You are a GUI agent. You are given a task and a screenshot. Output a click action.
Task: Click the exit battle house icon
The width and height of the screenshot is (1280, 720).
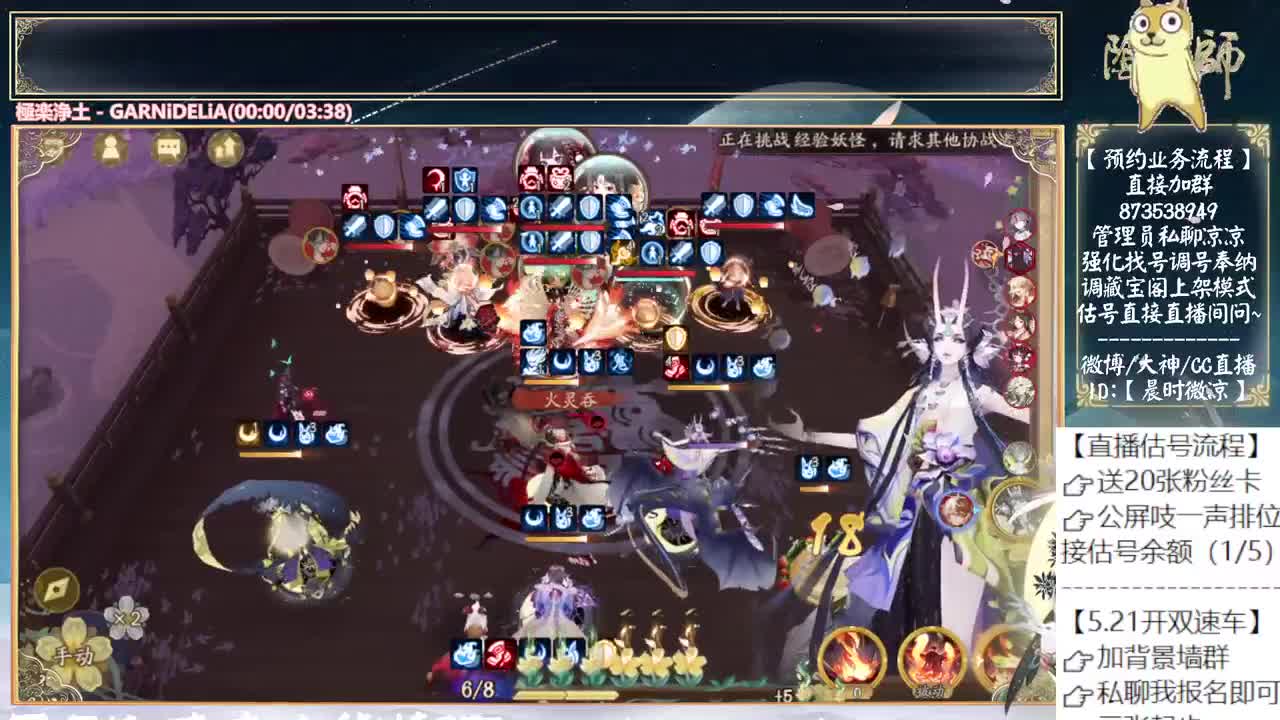coord(223,152)
